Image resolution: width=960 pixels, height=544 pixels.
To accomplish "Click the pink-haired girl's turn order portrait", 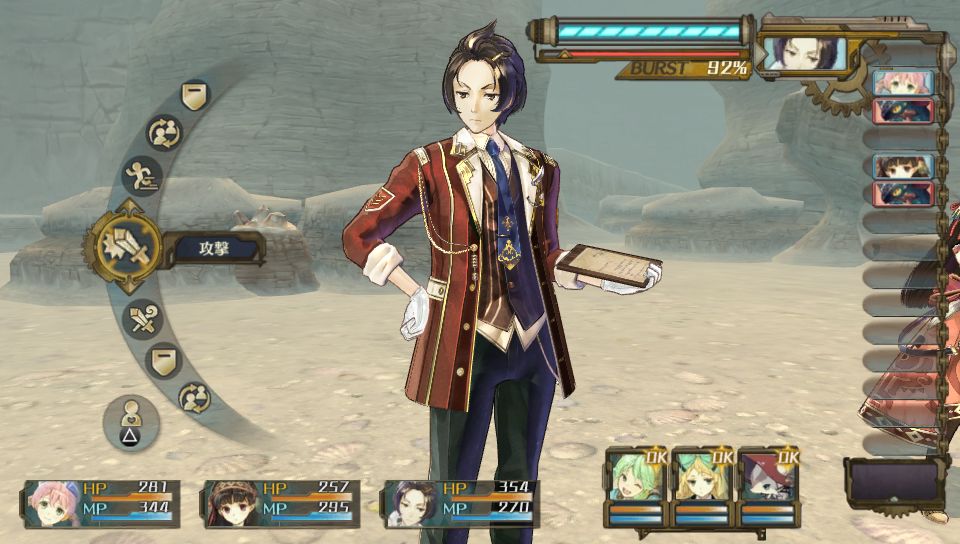I will pyautogui.click(x=903, y=82).
